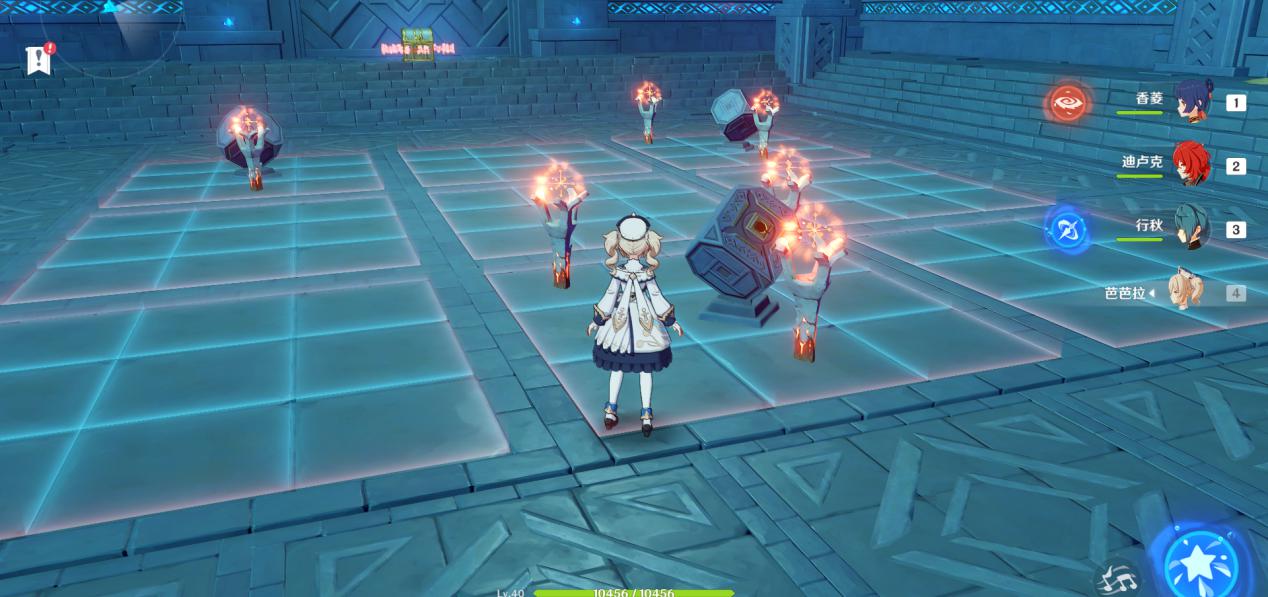Image resolution: width=1268 pixels, height=597 pixels.
Task: Open the quest marker icon with red alert
Action: coord(38,59)
